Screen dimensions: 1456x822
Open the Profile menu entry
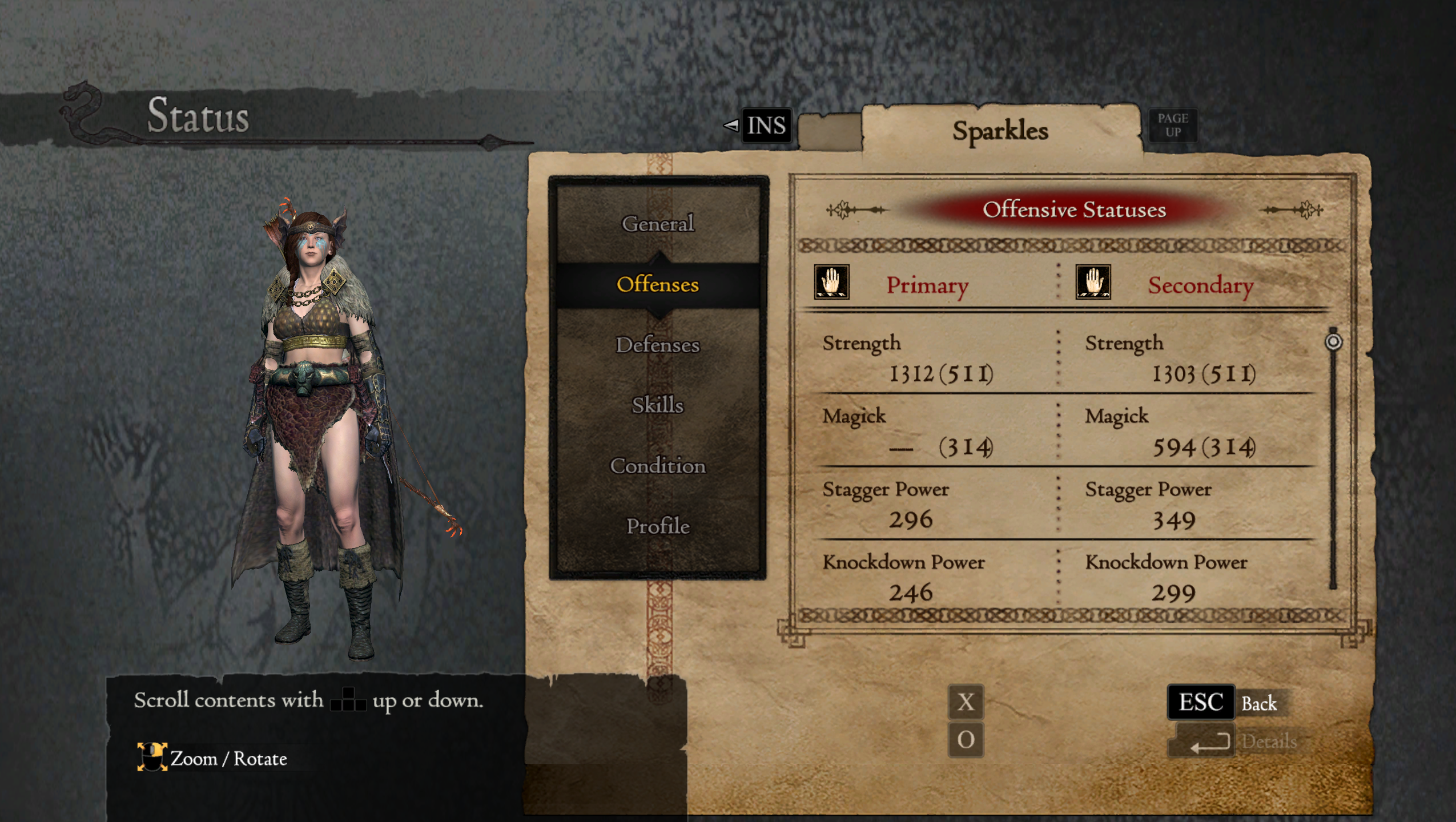[x=658, y=525]
